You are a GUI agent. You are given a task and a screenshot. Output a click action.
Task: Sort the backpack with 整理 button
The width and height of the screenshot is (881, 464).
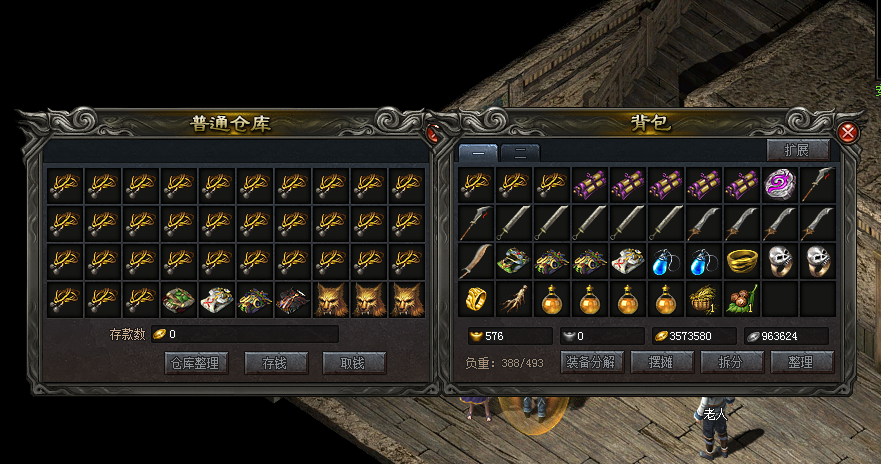tap(801, 362)
